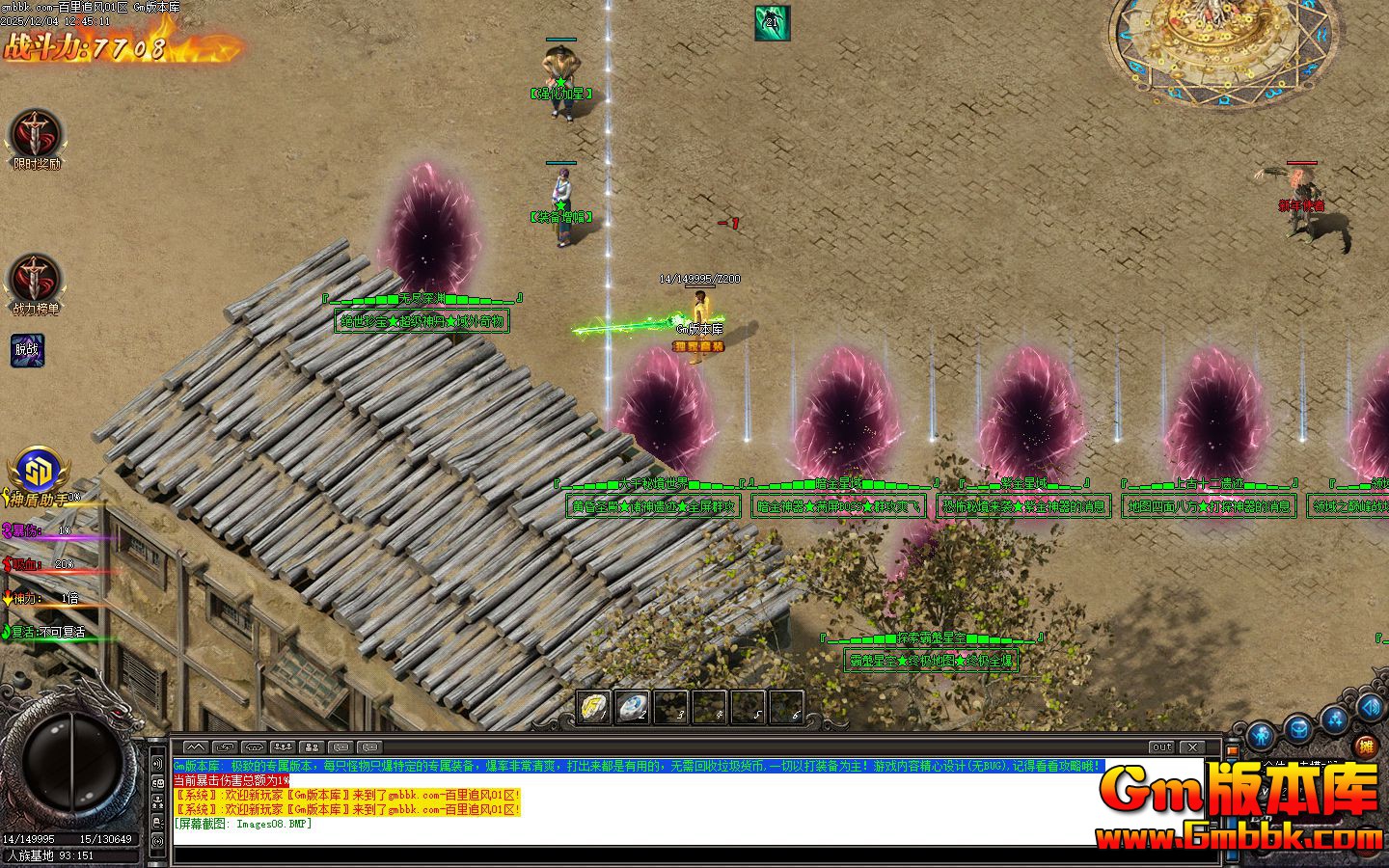Click the mount/horse icon on chat toolbar
Screen dimensions: 1389x868
click(x=256, y=746)
